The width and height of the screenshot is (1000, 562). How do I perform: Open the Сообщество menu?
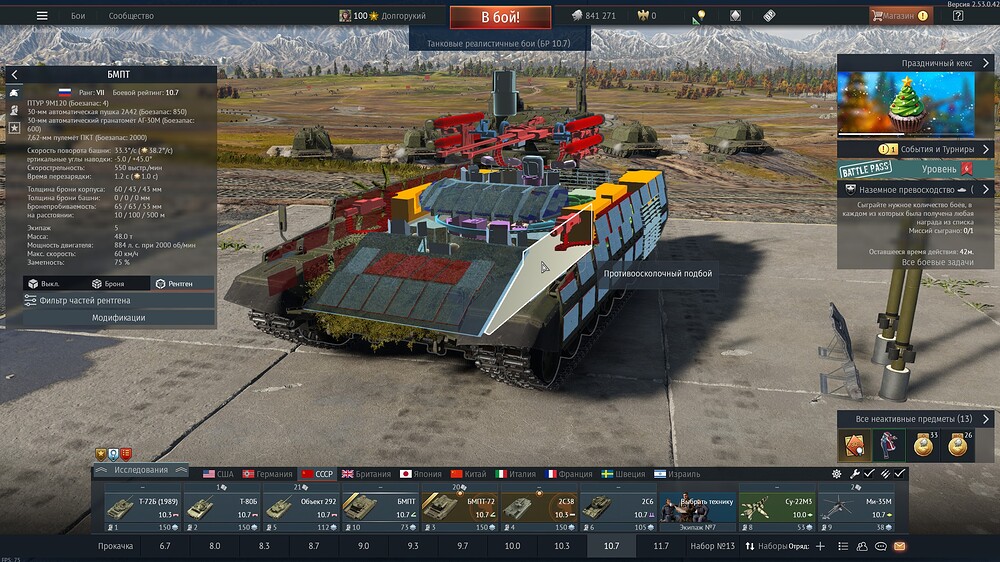131,16
